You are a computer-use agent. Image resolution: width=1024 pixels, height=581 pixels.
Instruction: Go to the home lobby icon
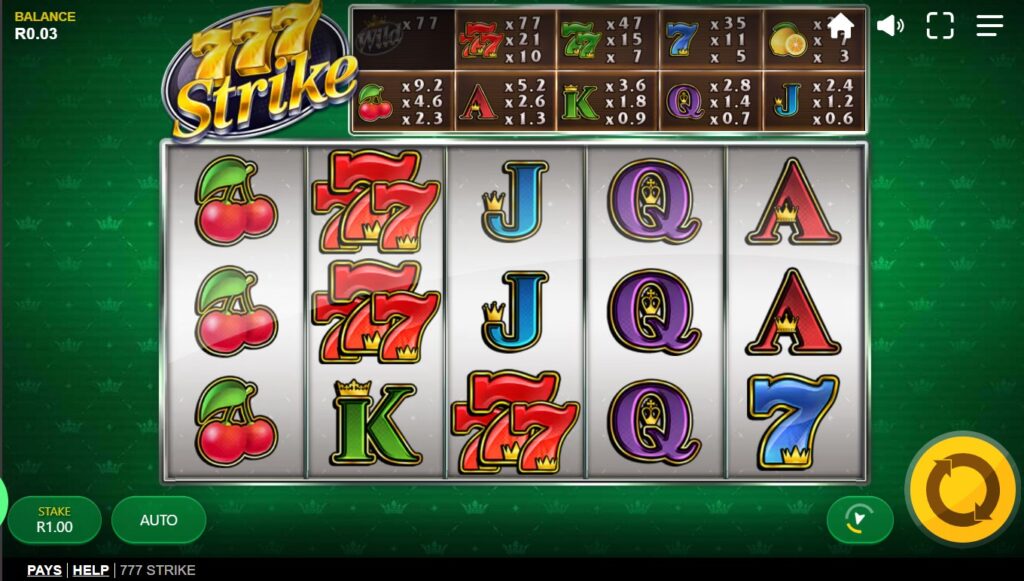point(840,26)
